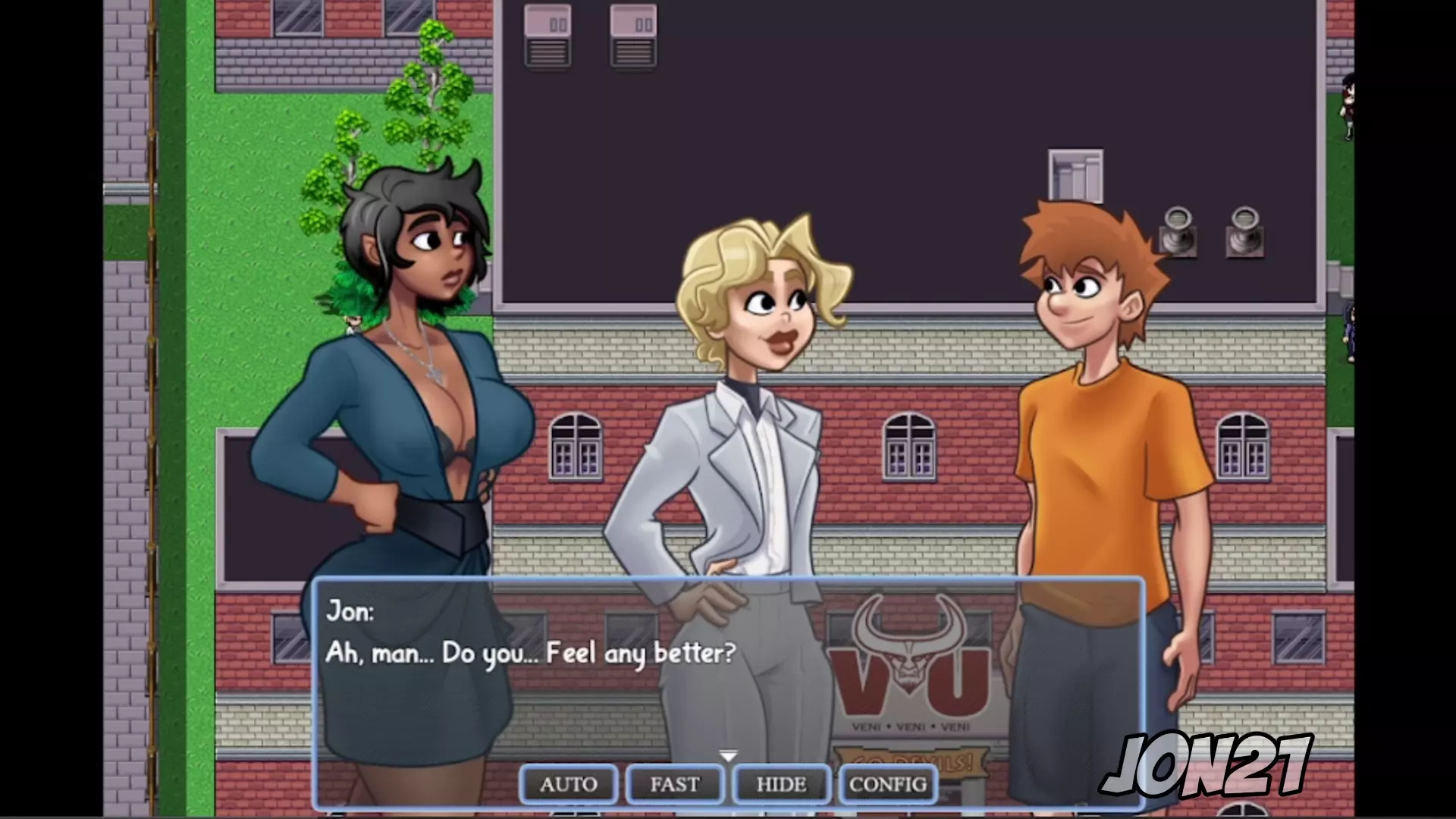Activate the FAST skip button
The height and width of the screenshot is (819, 1456).
(674, 784)
